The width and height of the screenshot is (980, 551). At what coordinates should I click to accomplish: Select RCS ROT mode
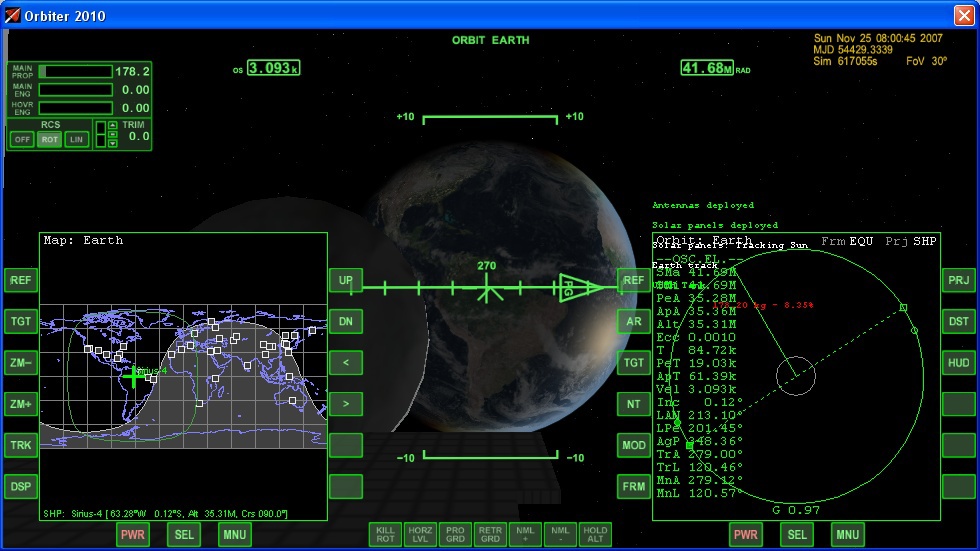pyautogui.click(x=49, y=139)
